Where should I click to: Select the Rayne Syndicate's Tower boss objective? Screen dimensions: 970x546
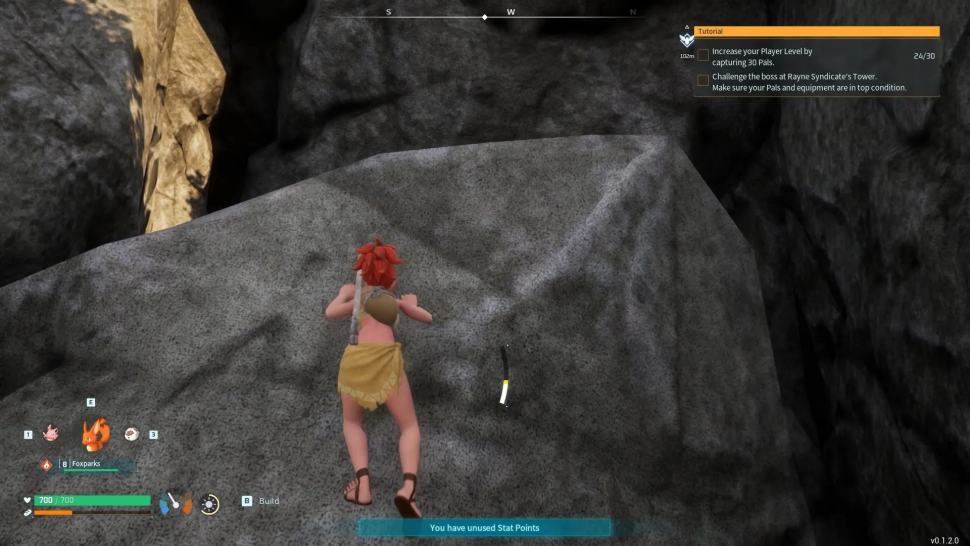pos(808,82)
